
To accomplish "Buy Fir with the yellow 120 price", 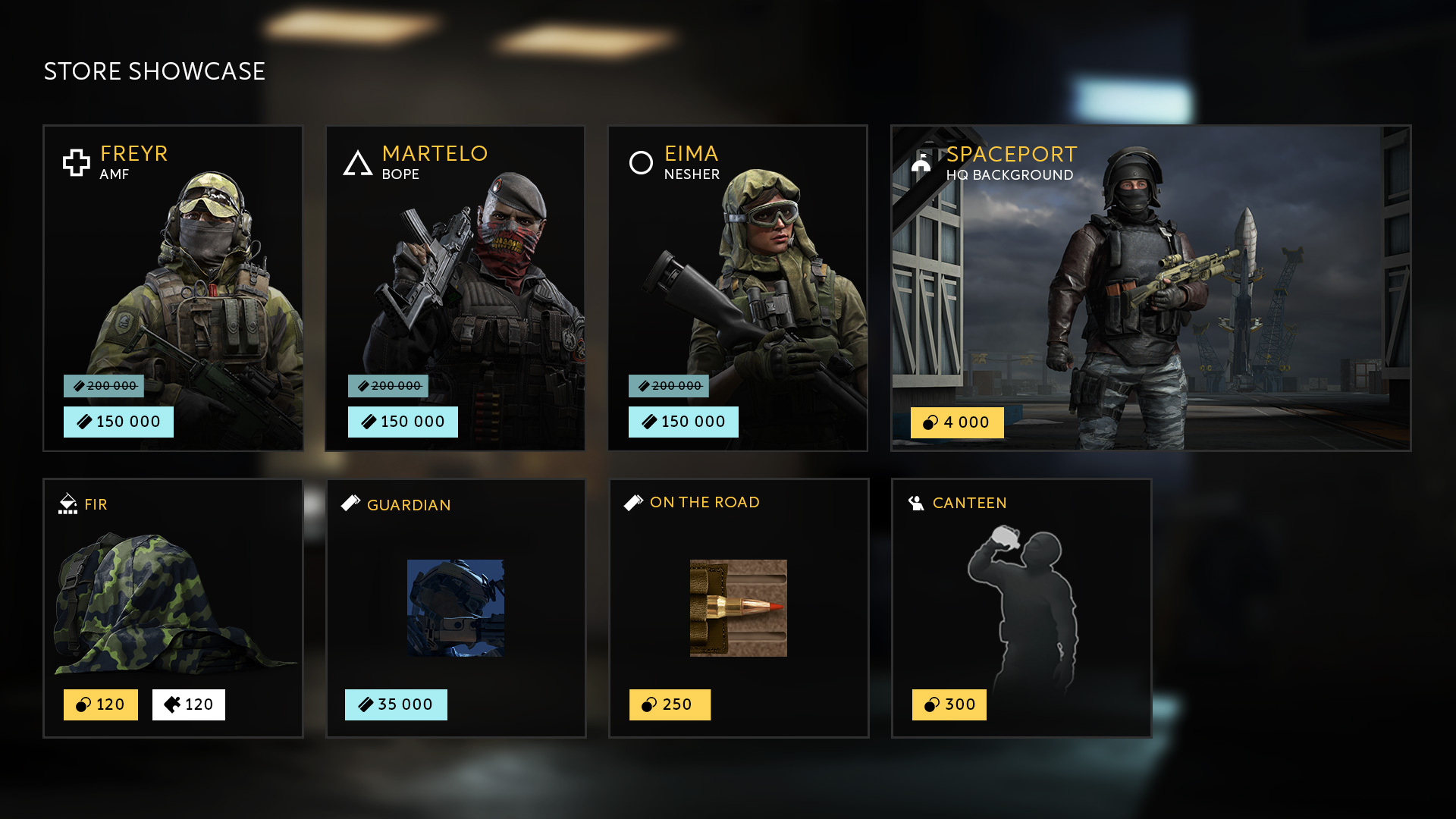I will [101, 704].
